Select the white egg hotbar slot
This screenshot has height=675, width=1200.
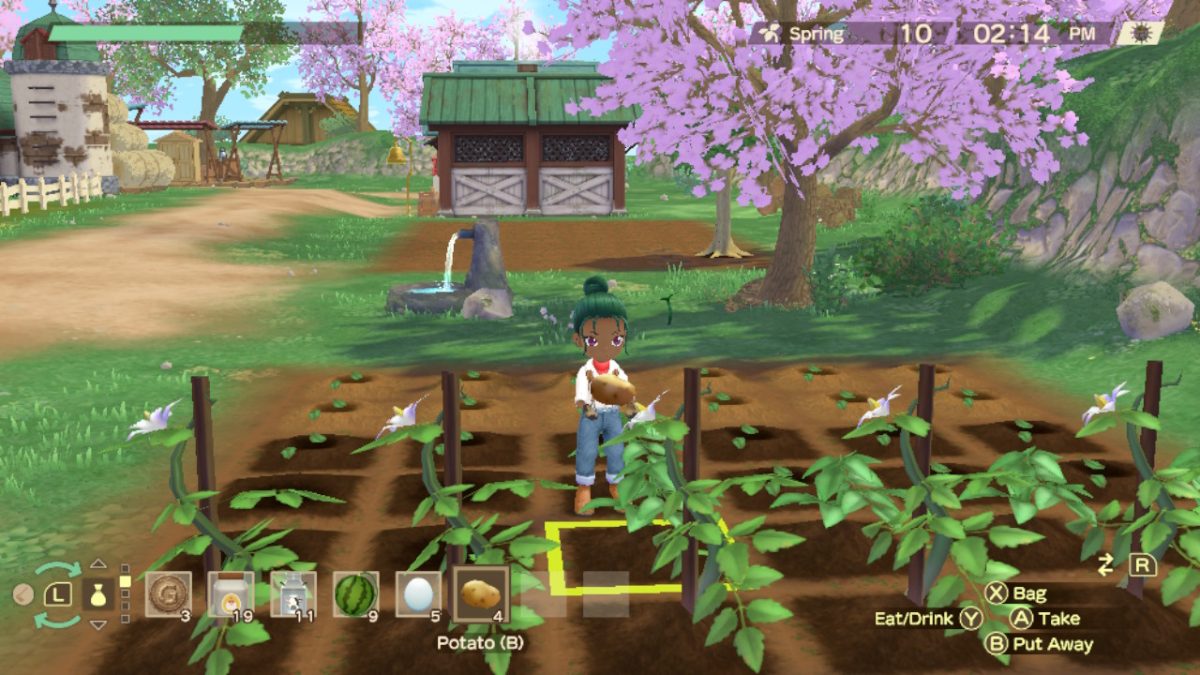tap(417, 594)
